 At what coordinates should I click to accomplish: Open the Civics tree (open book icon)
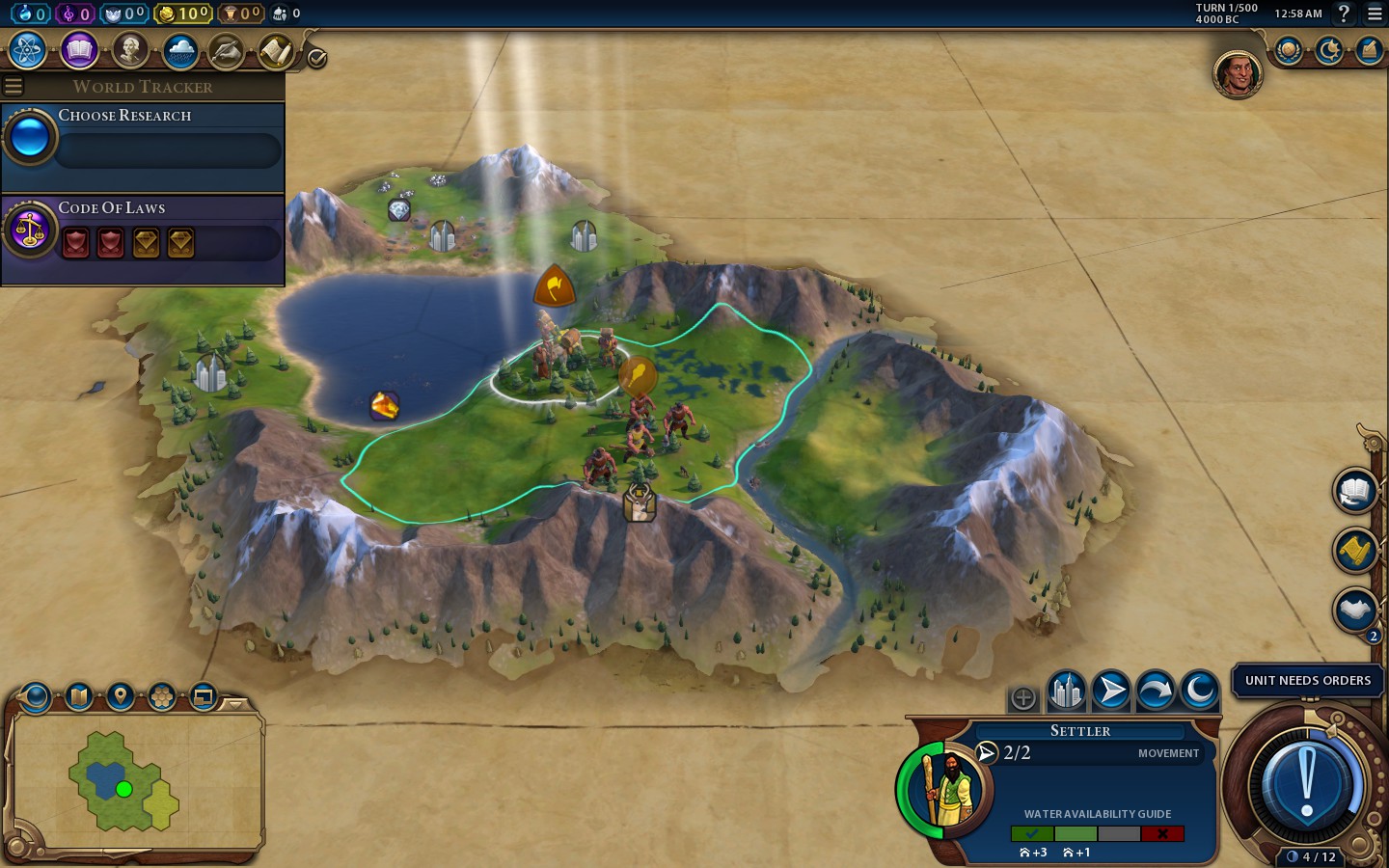click(79, 50)
